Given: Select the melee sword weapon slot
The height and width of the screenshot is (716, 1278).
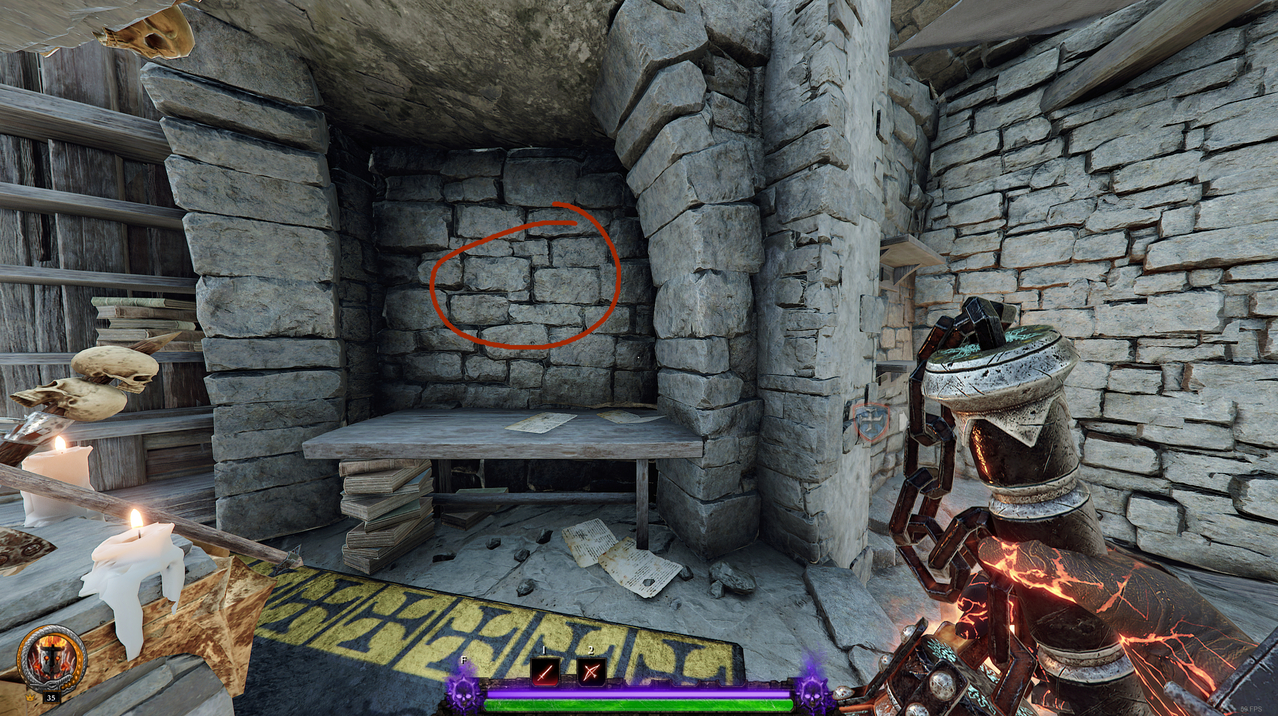Looking at the screenshot, I should 545,671.
